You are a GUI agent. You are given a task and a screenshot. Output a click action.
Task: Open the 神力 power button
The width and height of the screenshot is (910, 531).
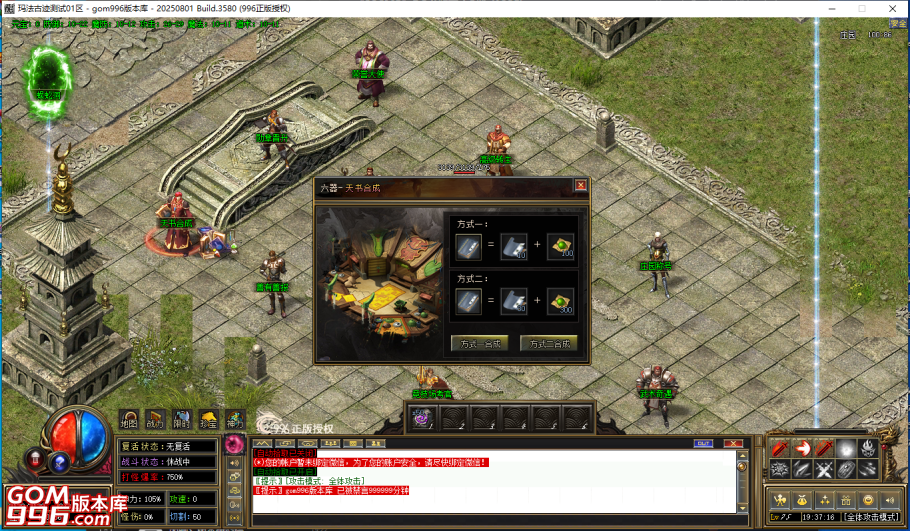coord(234,420)
